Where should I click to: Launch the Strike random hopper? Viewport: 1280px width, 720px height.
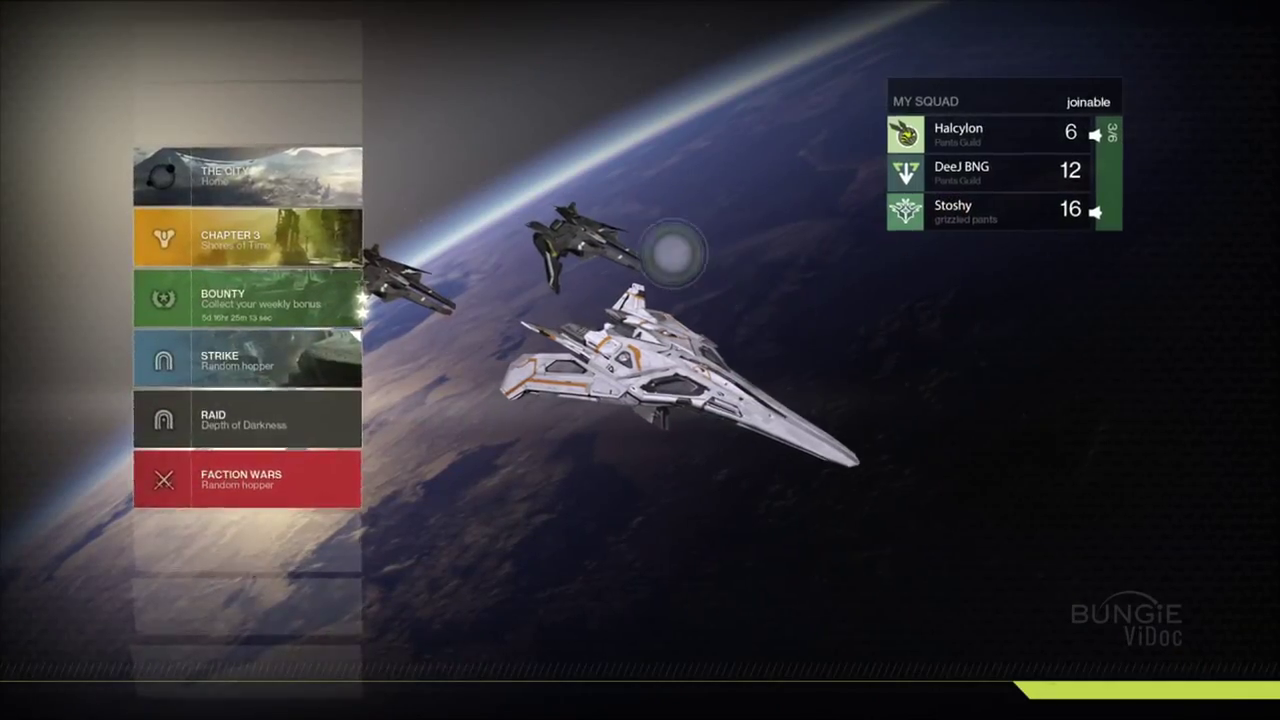coord(247,360)
